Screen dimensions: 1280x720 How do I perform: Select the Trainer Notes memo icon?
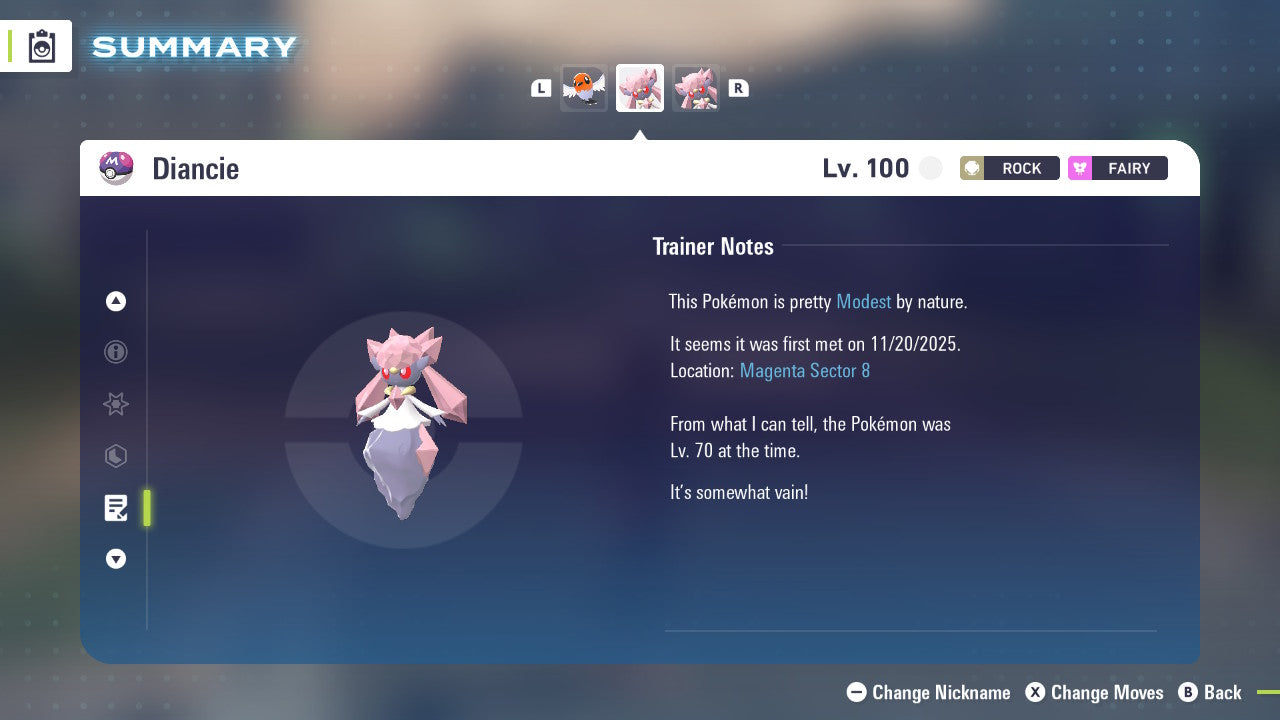(115, 508)
